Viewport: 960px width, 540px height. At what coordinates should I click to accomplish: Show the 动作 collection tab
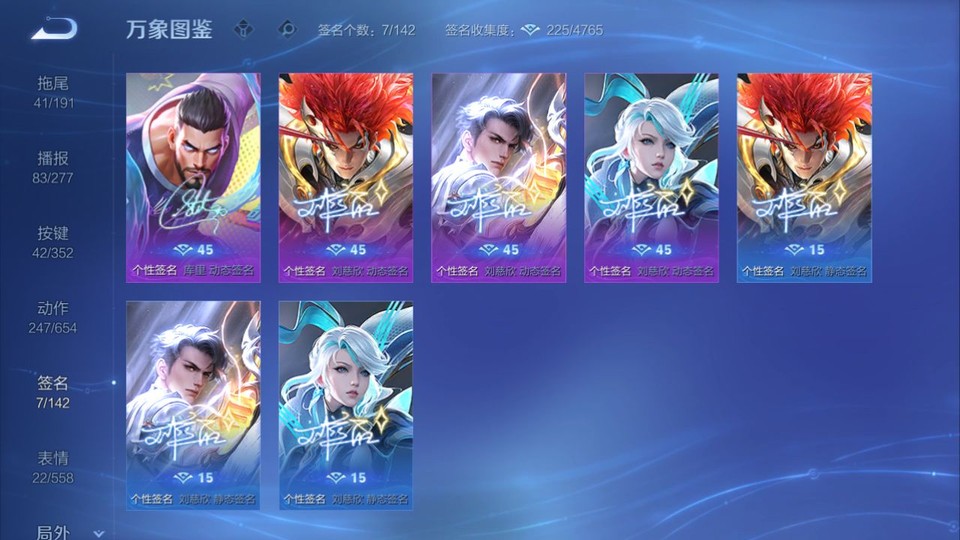(55, 316)
